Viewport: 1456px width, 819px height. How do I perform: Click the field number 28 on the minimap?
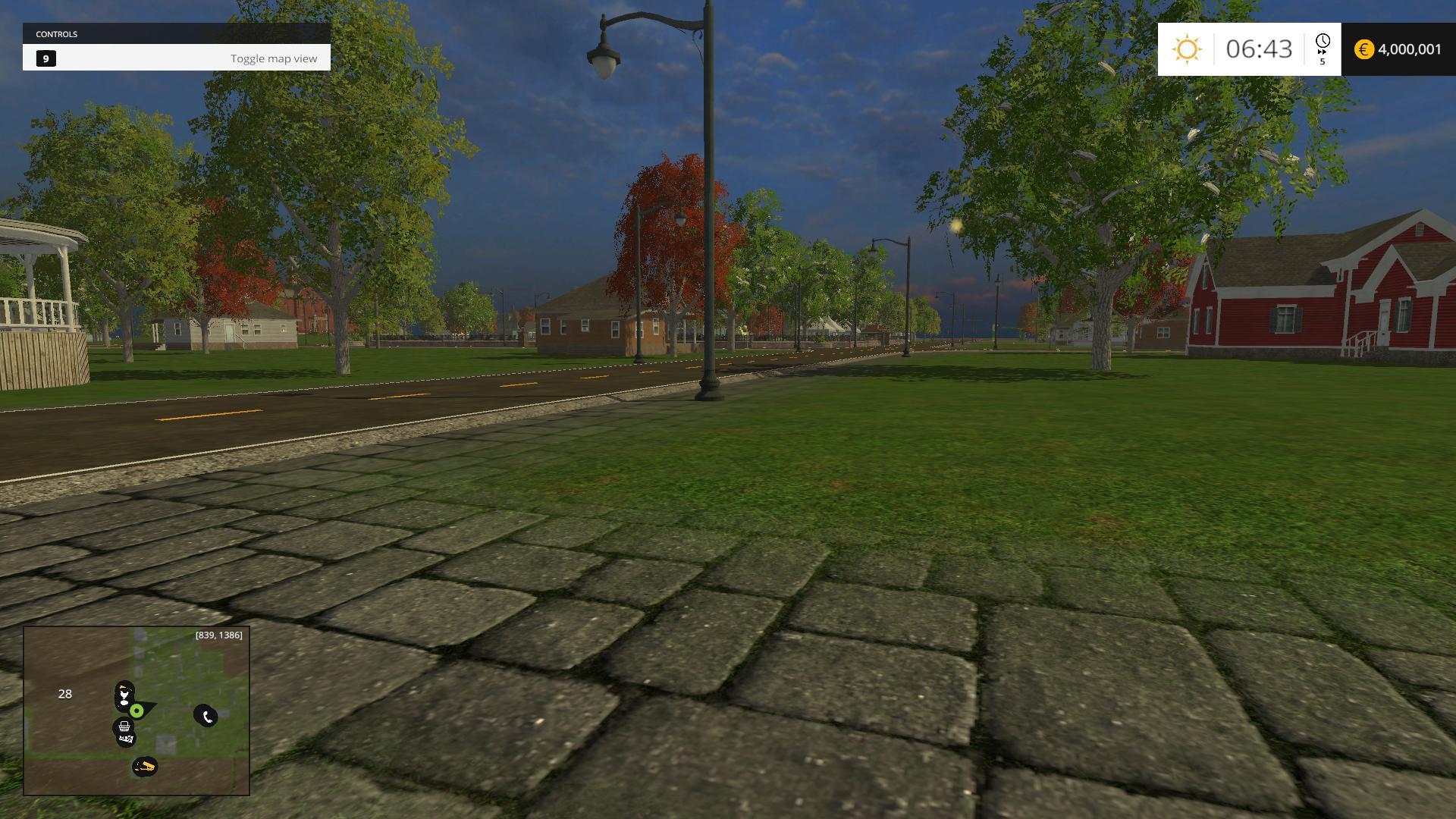pyautogui.click(x=65, y=695)
